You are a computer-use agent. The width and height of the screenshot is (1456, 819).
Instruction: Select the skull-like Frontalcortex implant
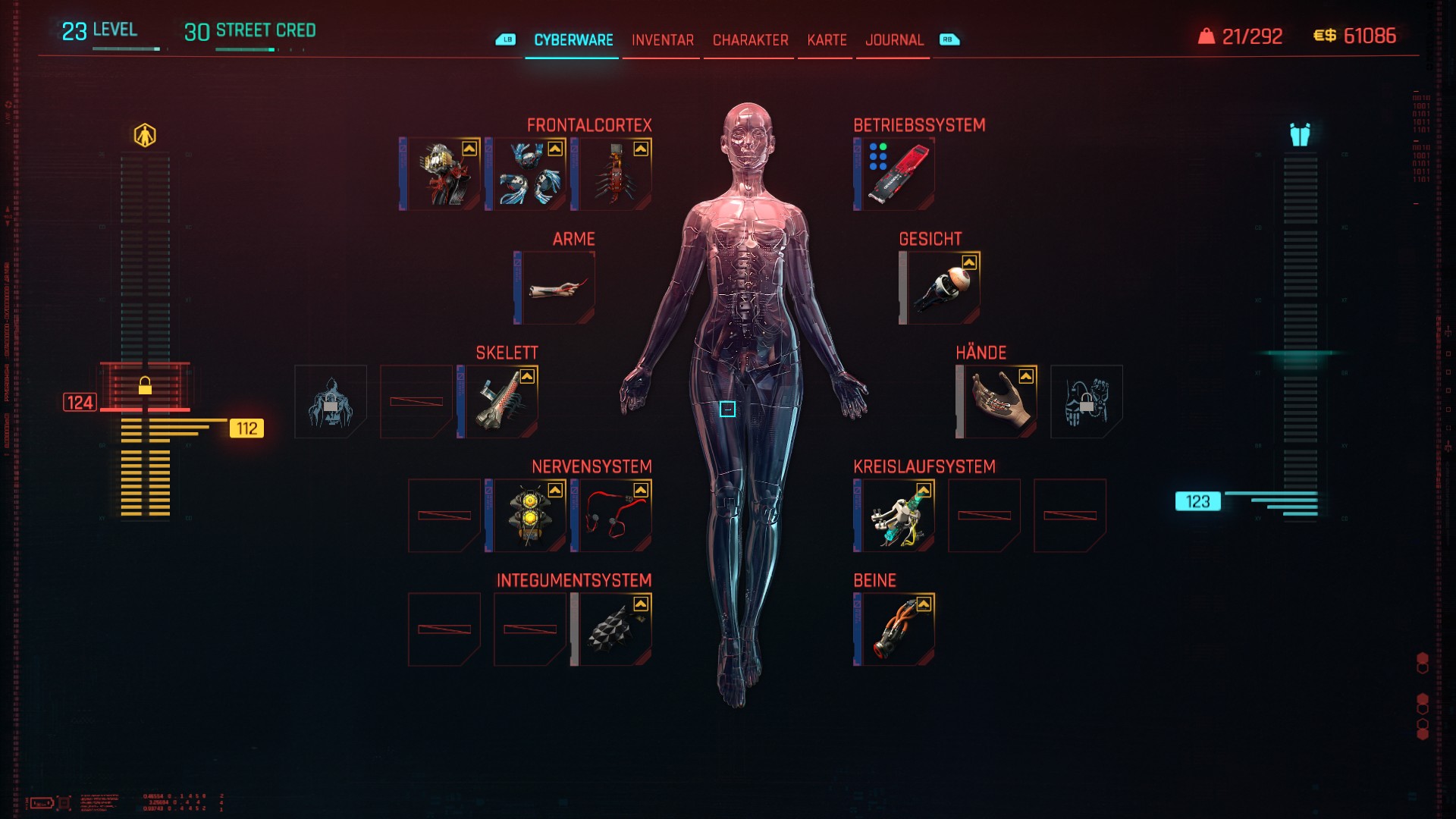pos(443,174)
